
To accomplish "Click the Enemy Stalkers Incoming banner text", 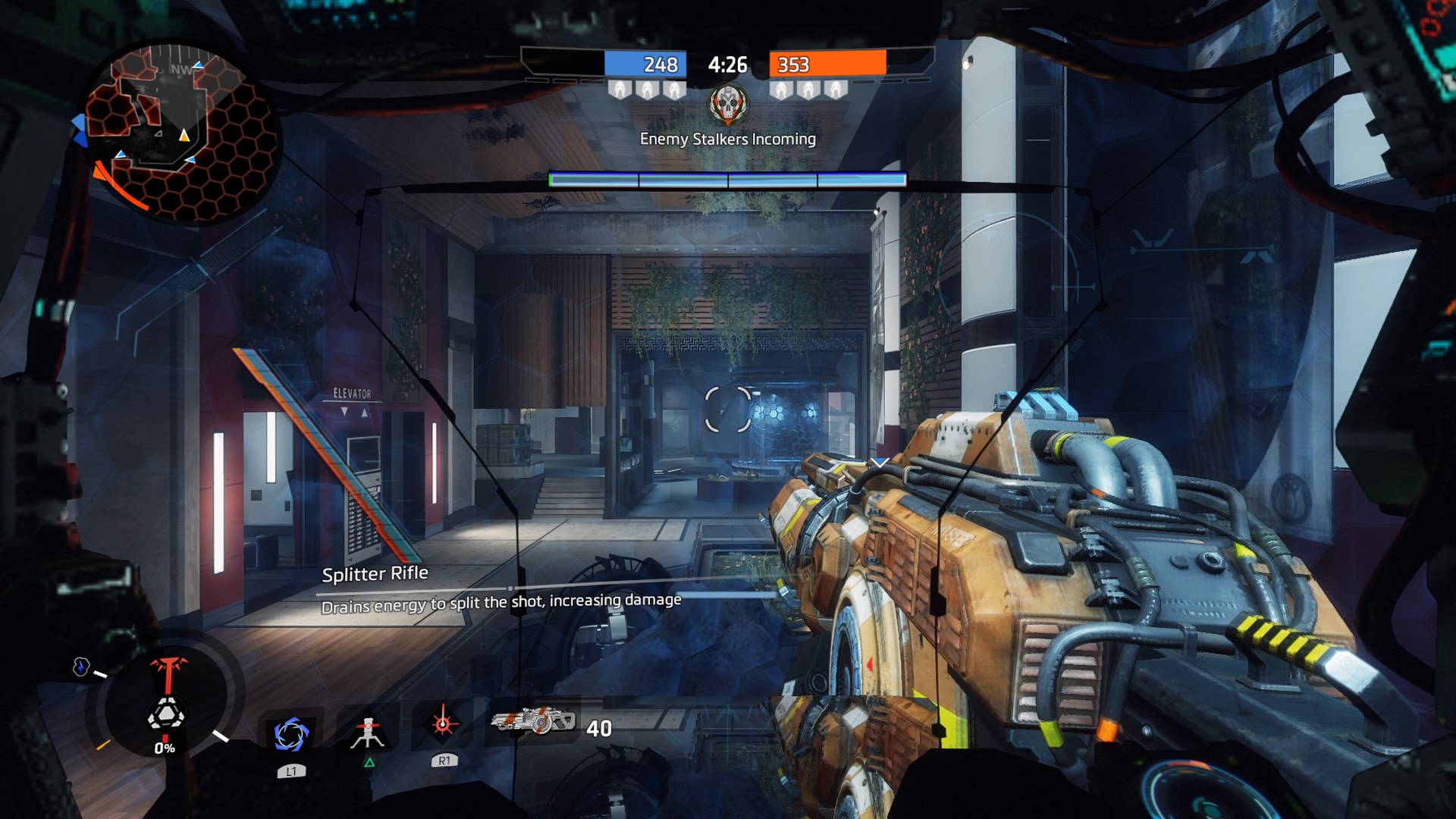I will click(729, 139).
